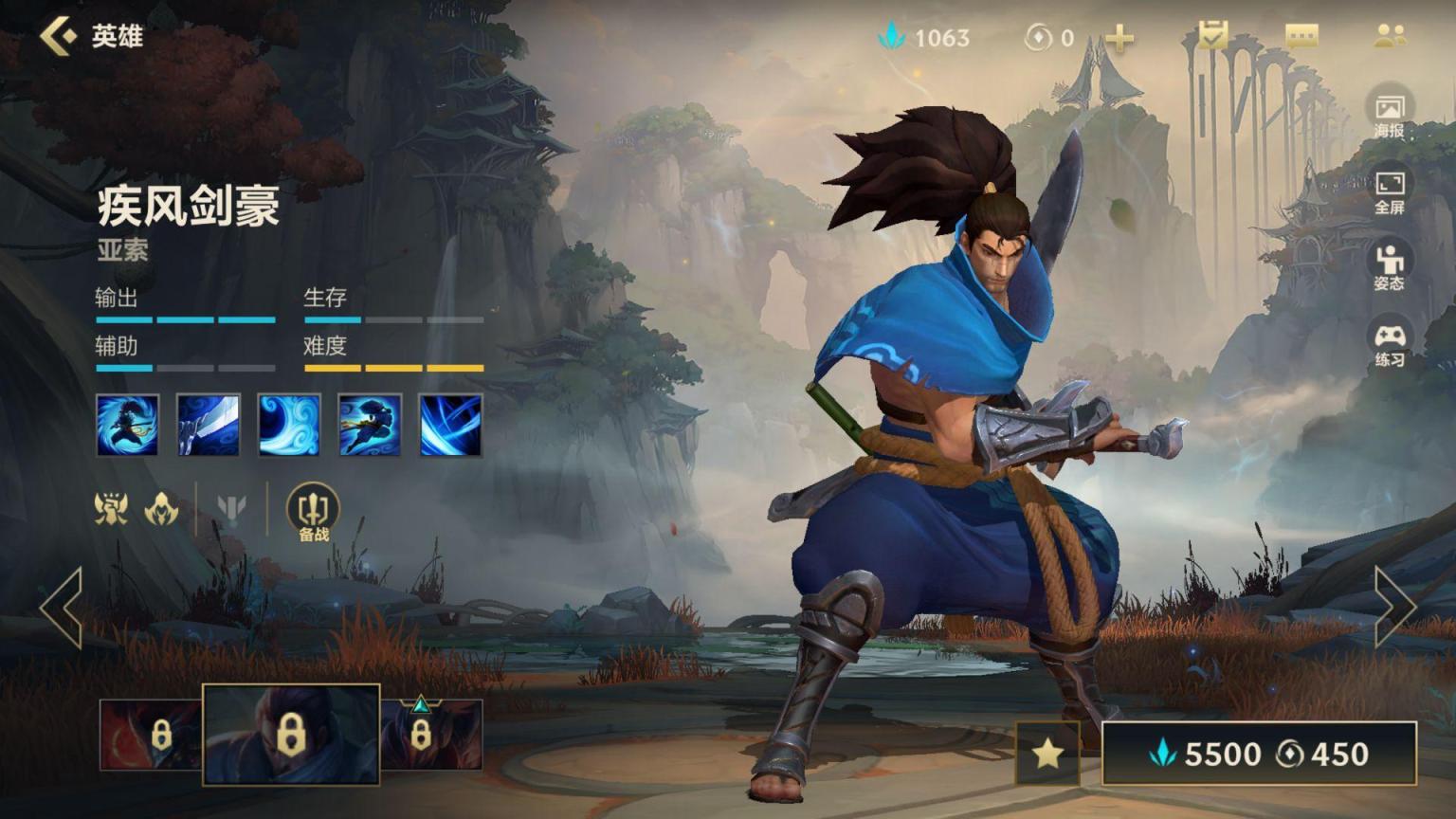This screenshot has width=1456, height=819.
Task: Click the gold star favorite button
Action: tap(1047, 753)
